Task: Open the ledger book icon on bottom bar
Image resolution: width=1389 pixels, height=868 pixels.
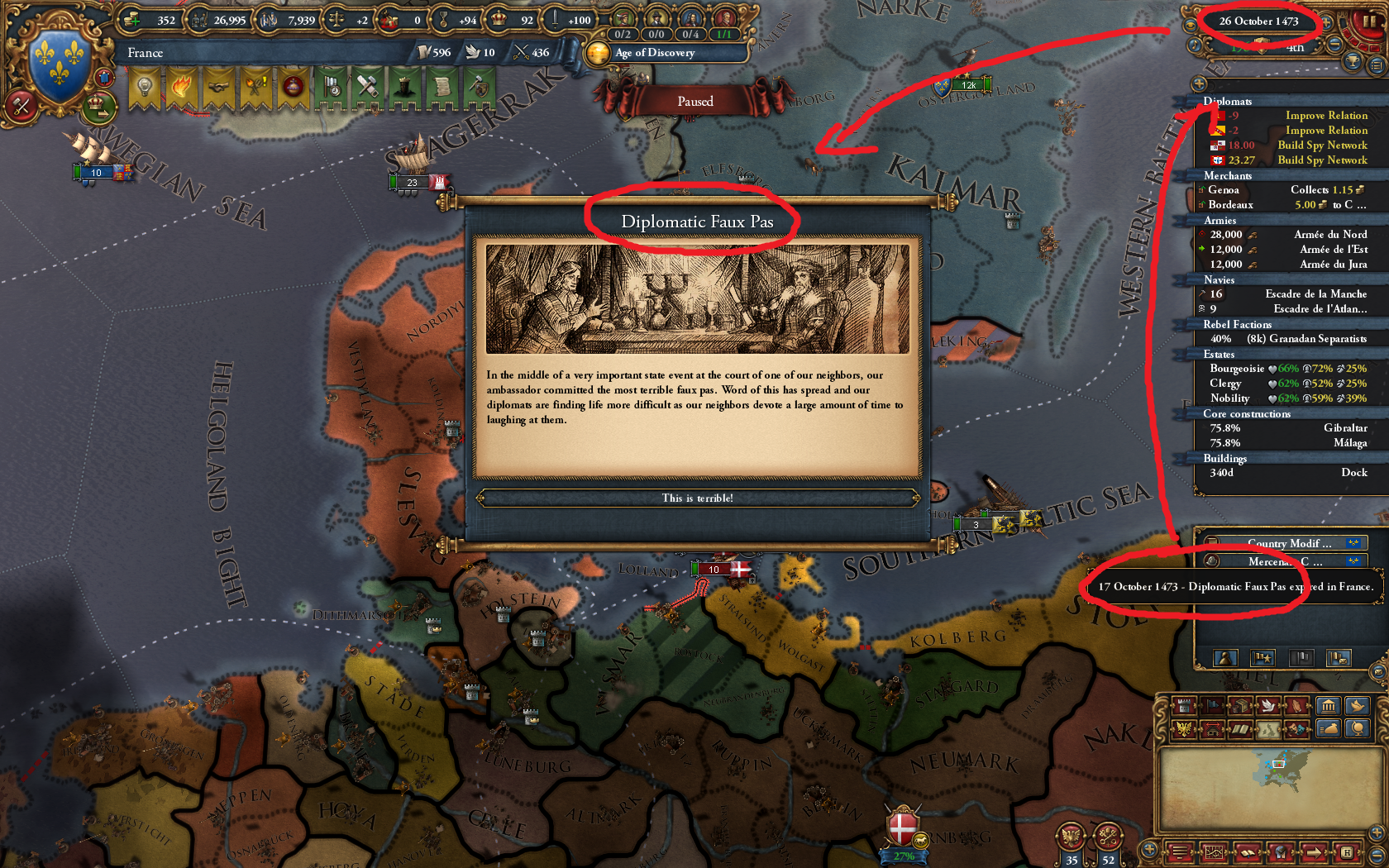Action: click(1248, 852)
